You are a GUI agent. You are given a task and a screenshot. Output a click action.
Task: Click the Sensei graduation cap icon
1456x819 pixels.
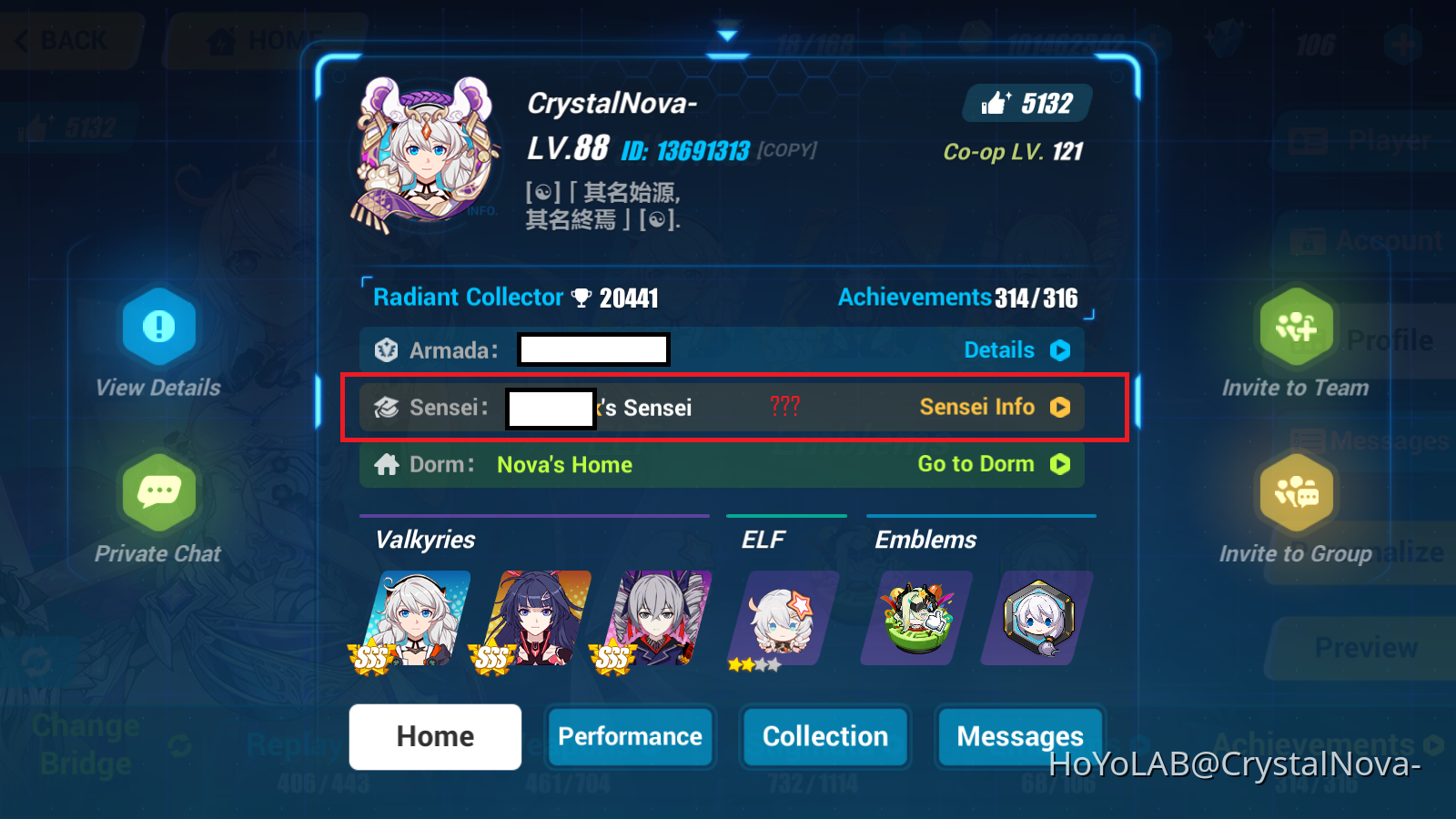[385, 408]
